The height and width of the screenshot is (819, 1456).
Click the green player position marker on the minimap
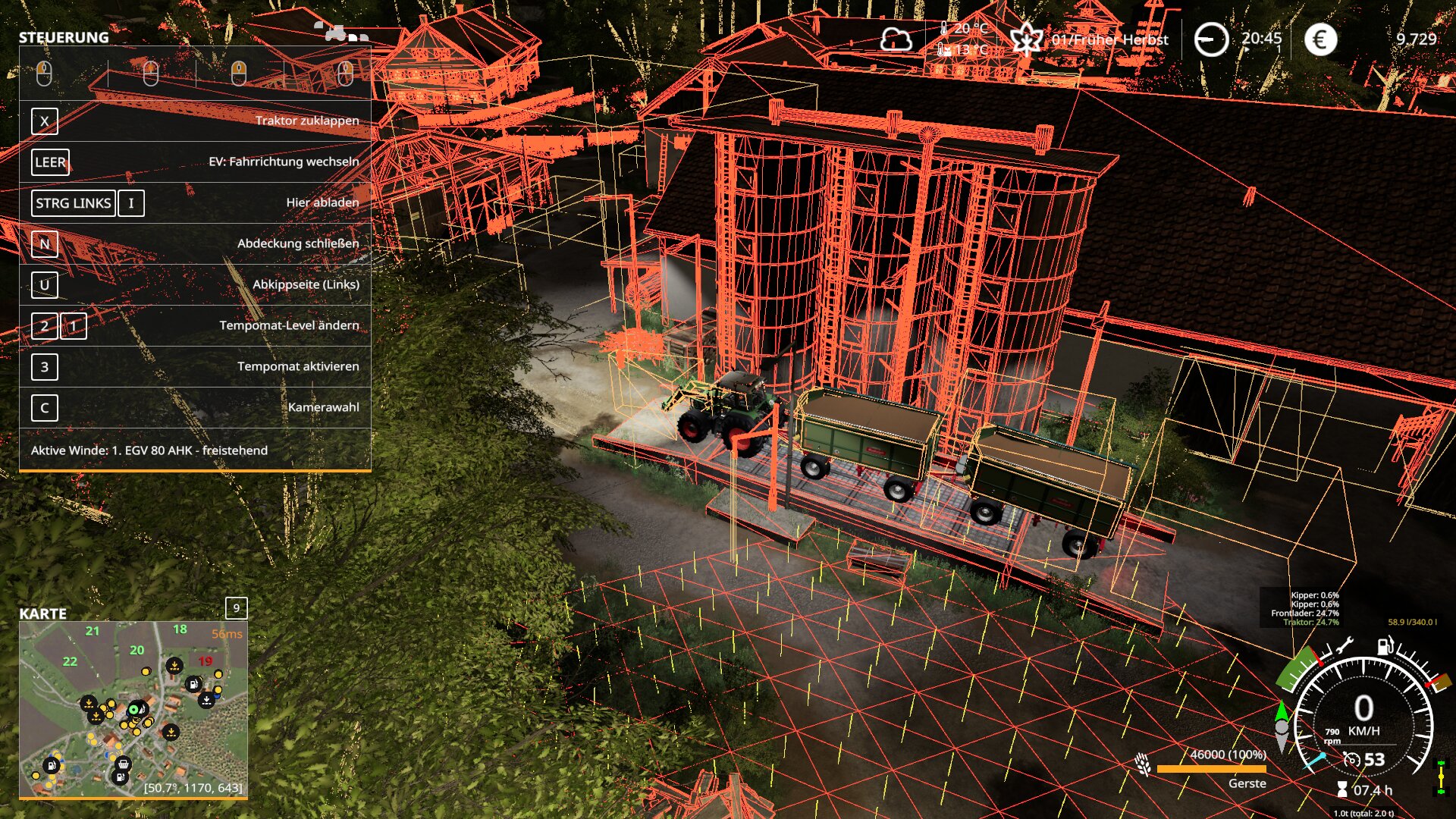134,710
